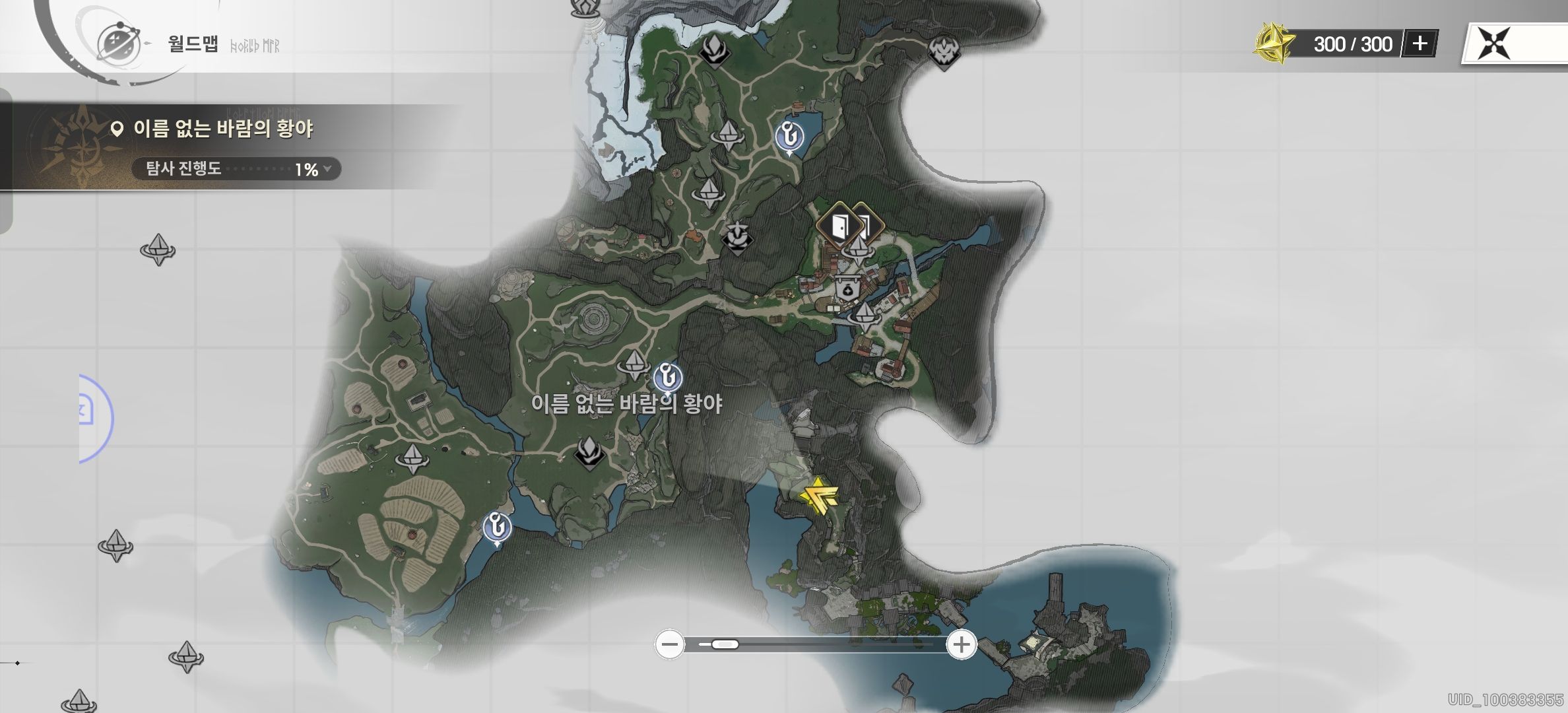Add more stamina with the plus button
The height and width of the screenshot is (713, 1568).
(x=1420, y=44)
